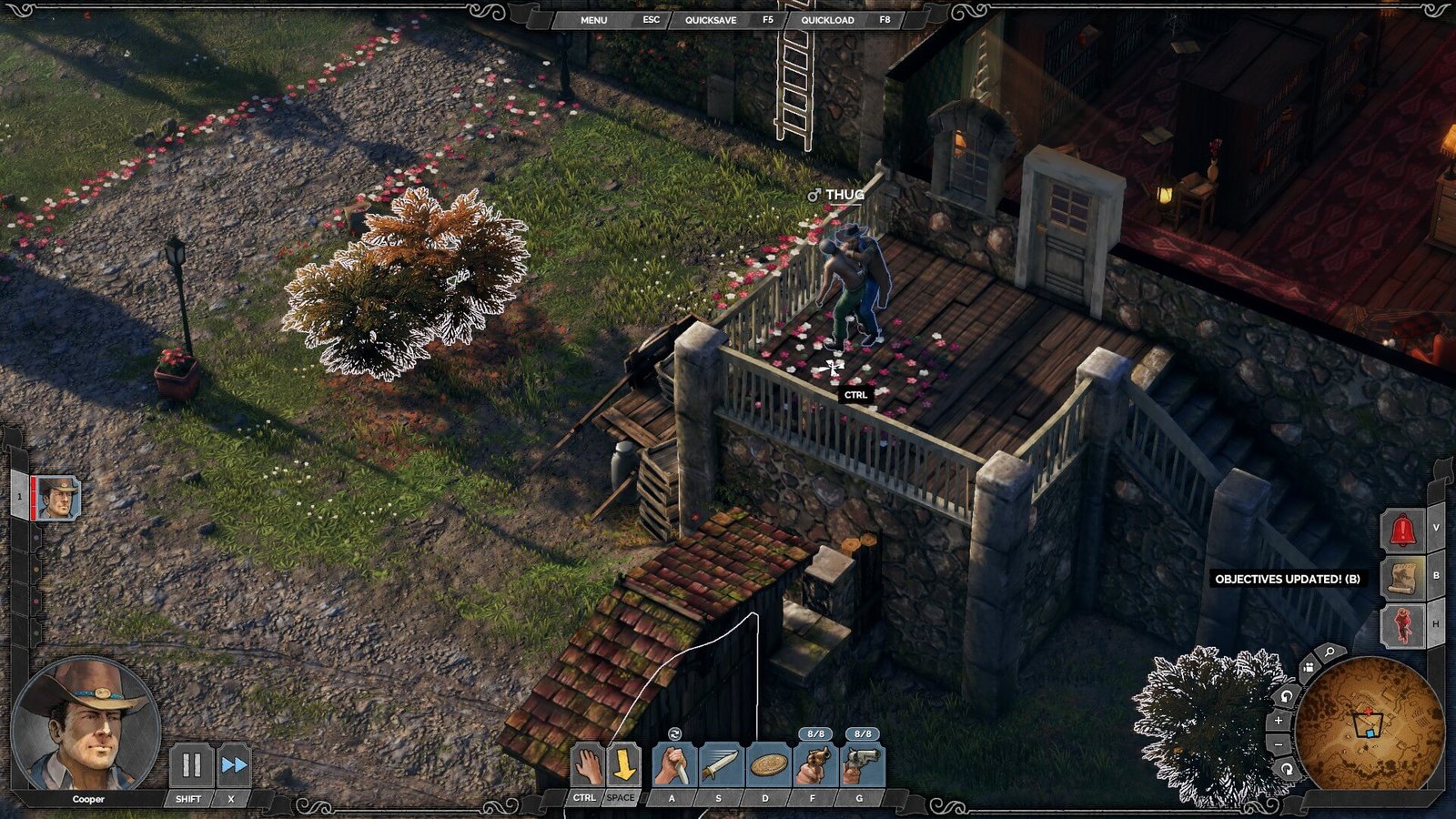Equip the silver revolver ability
This screenshot has height=819, width=1456.
click(x=861, y=765)
